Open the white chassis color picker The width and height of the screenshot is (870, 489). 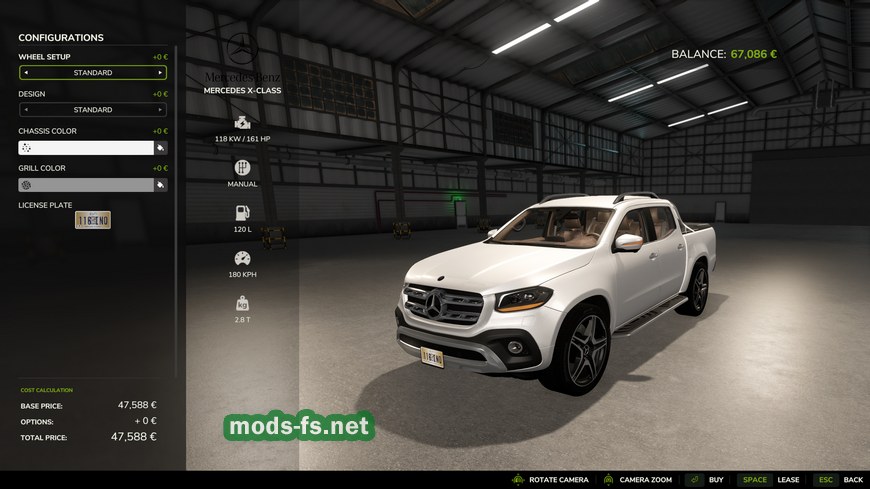pyautogui.click(x=86, y=148)
